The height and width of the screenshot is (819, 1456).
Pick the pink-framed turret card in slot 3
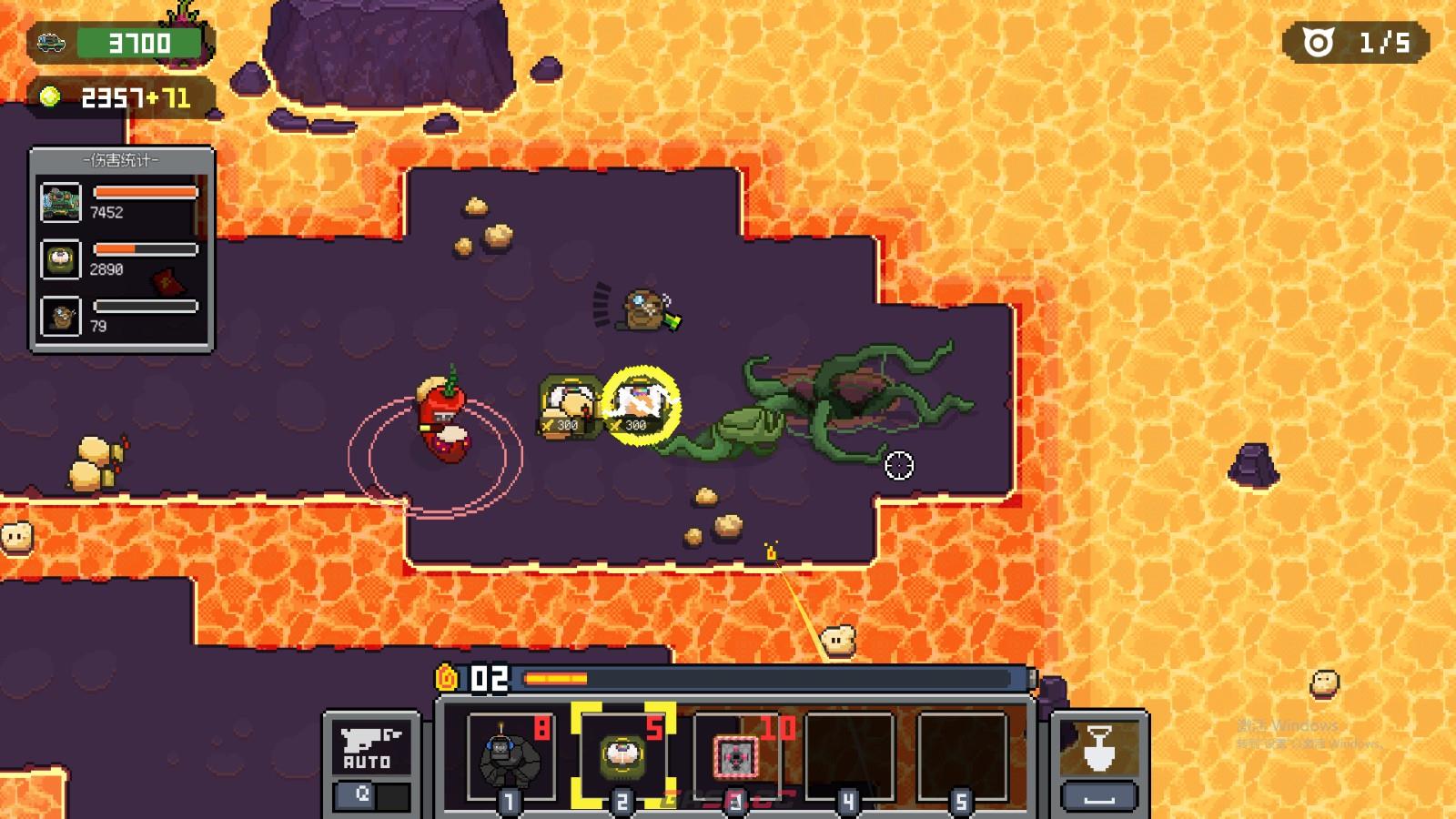(735, 757)
